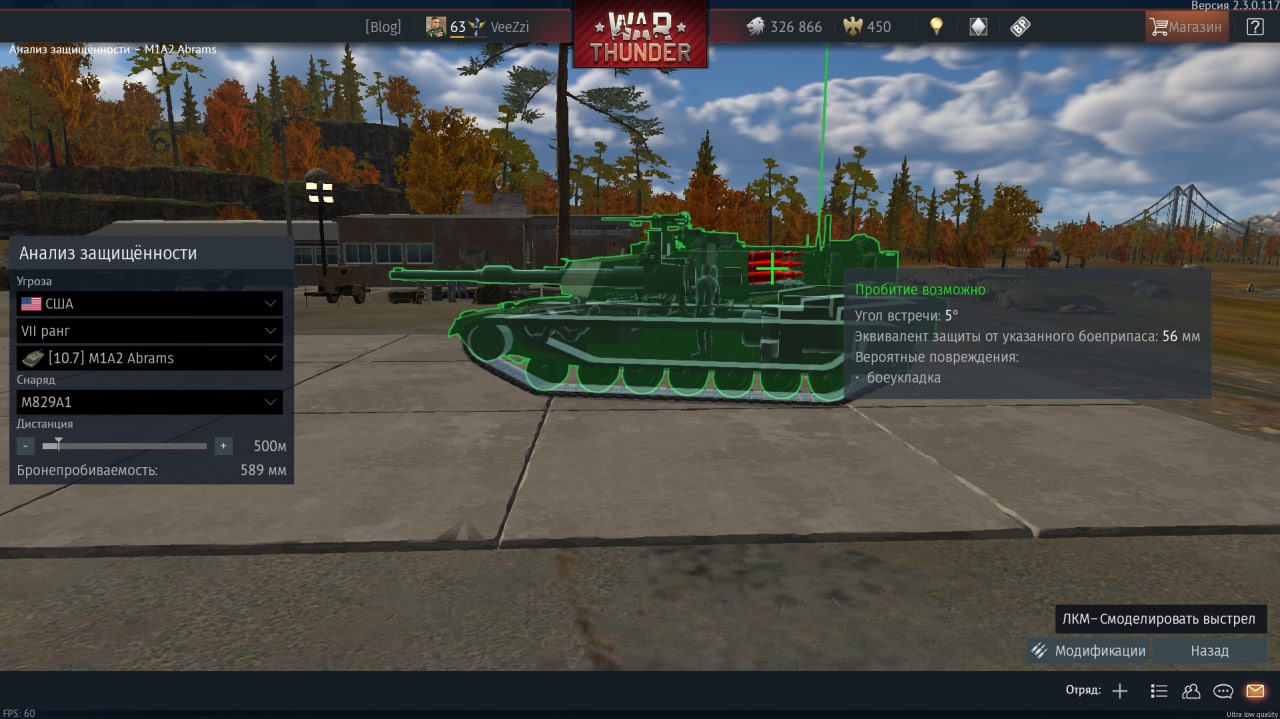
Task: Open the help question mark button
Action: [1255, 27]
